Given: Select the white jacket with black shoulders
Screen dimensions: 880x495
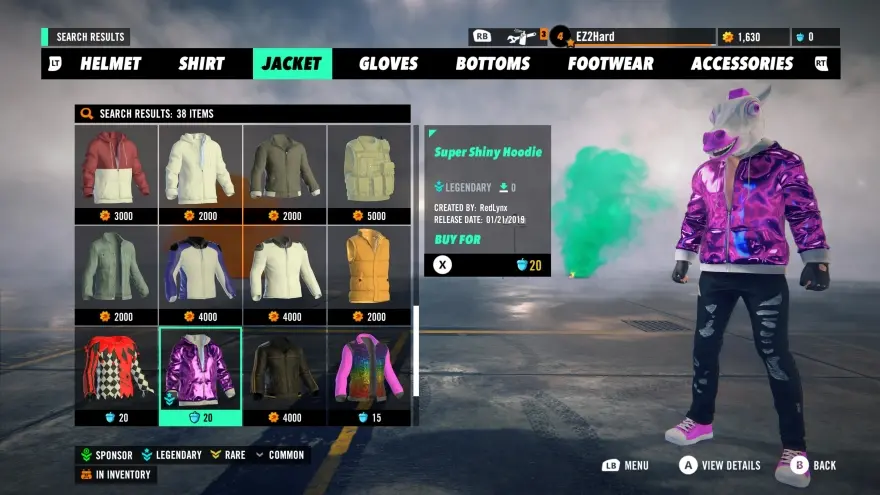Looking at the screenshot, I should click(285, 268).
